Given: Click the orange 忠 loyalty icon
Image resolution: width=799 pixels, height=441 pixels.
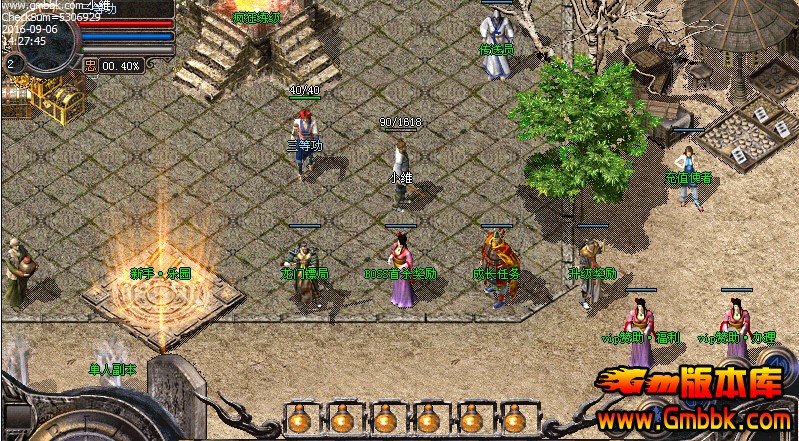Looking at the screenshot, I should [x=90, y=65].
